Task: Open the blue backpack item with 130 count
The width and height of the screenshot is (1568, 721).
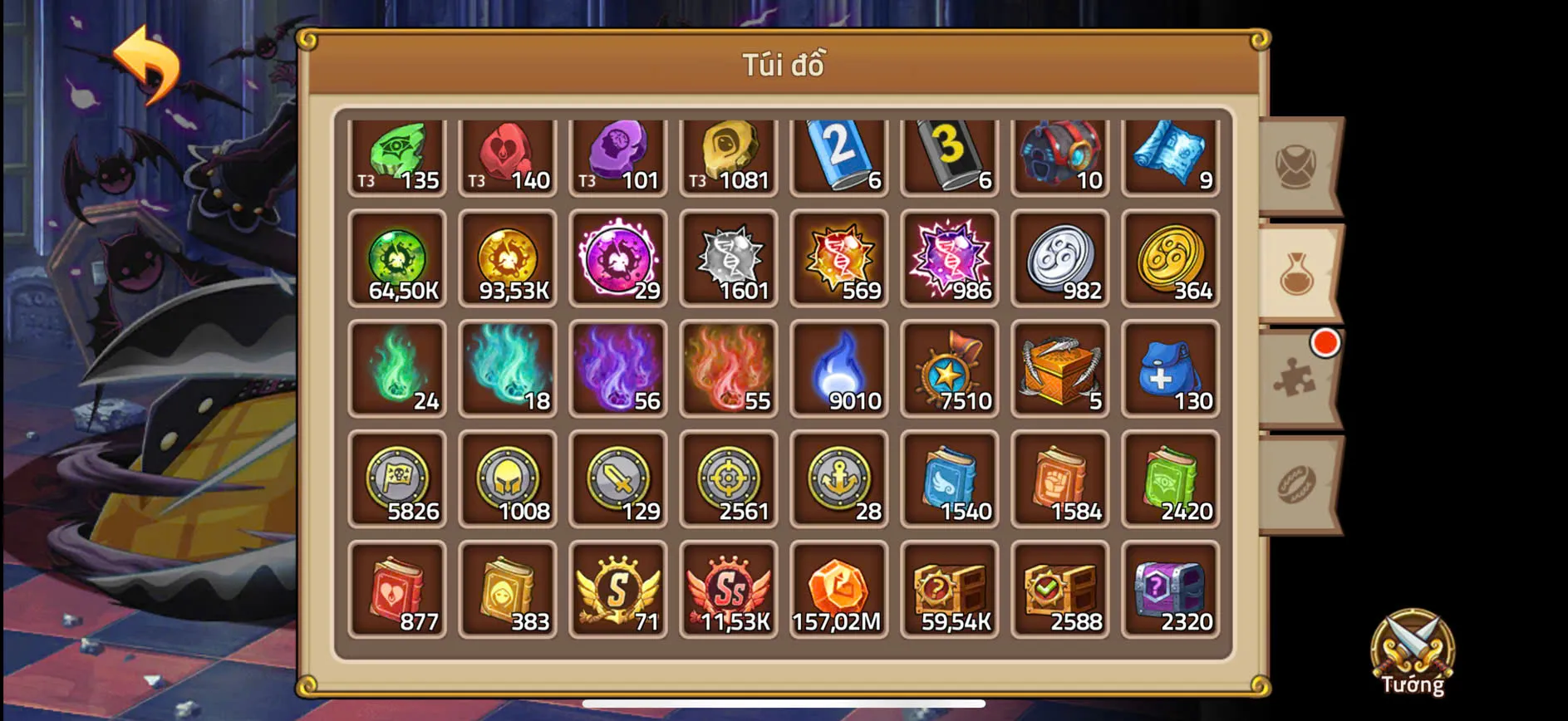Action: pyautogui.click(x=1171, y=370)
